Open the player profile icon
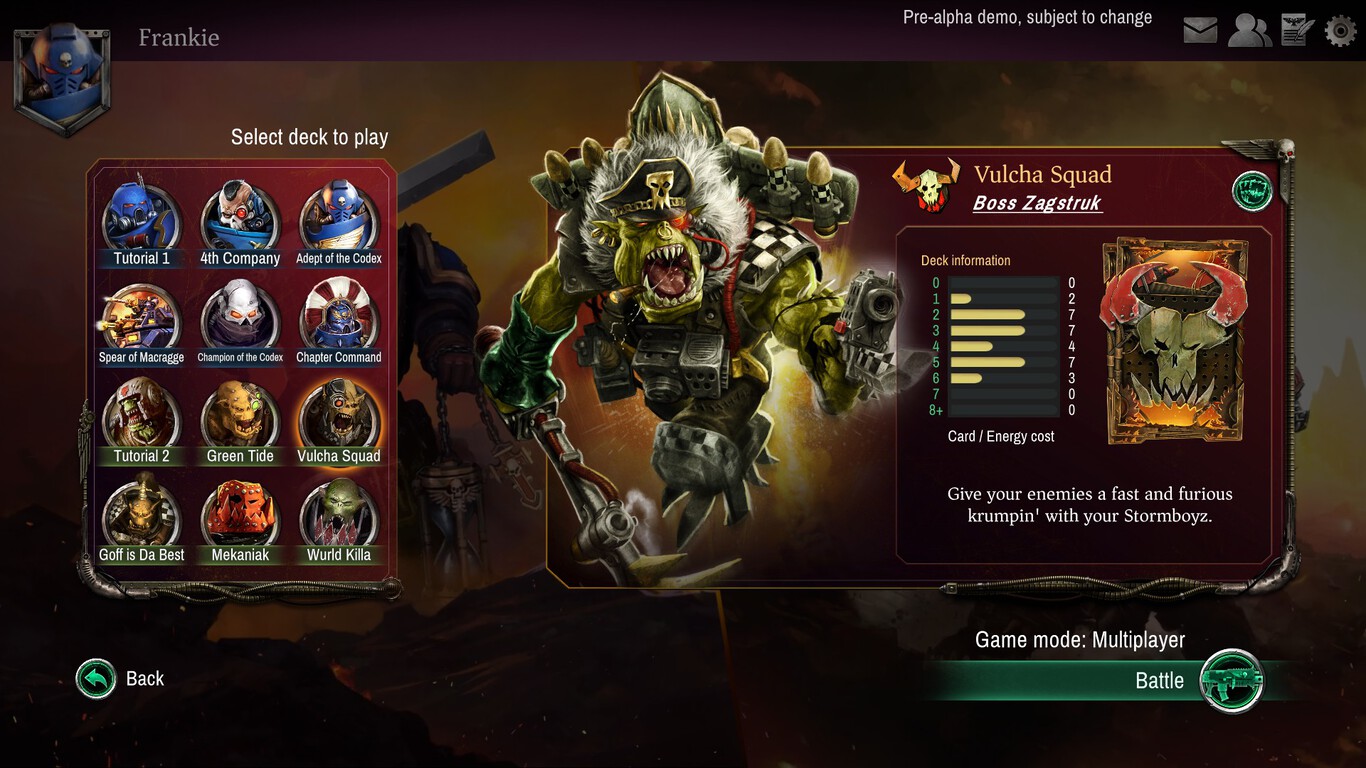The image size is (1366, 768). (1249, 30)
